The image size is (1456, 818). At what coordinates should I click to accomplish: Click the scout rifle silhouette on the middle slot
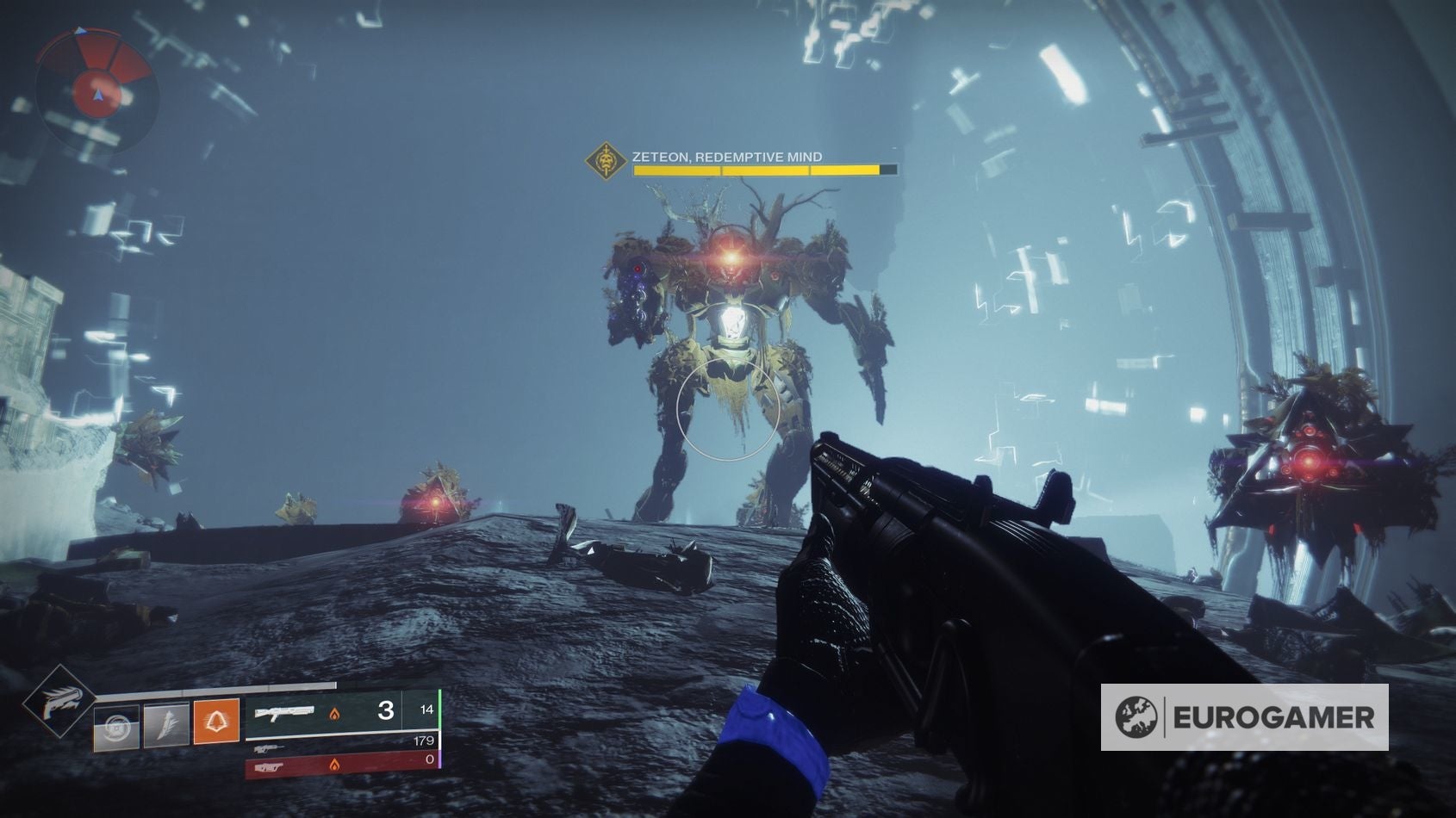[269, 749]
